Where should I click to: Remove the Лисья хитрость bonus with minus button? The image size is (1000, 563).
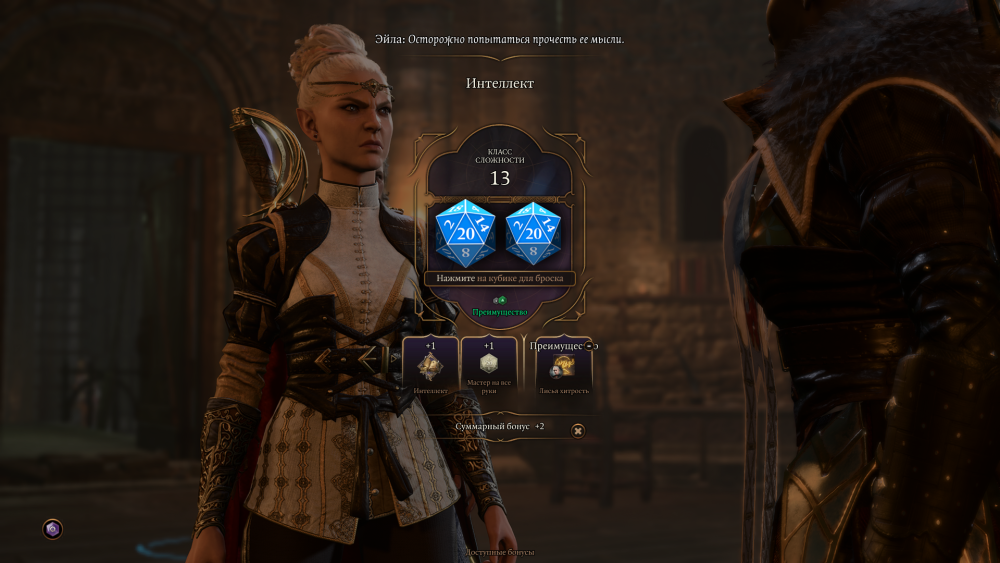click(589, 345)
